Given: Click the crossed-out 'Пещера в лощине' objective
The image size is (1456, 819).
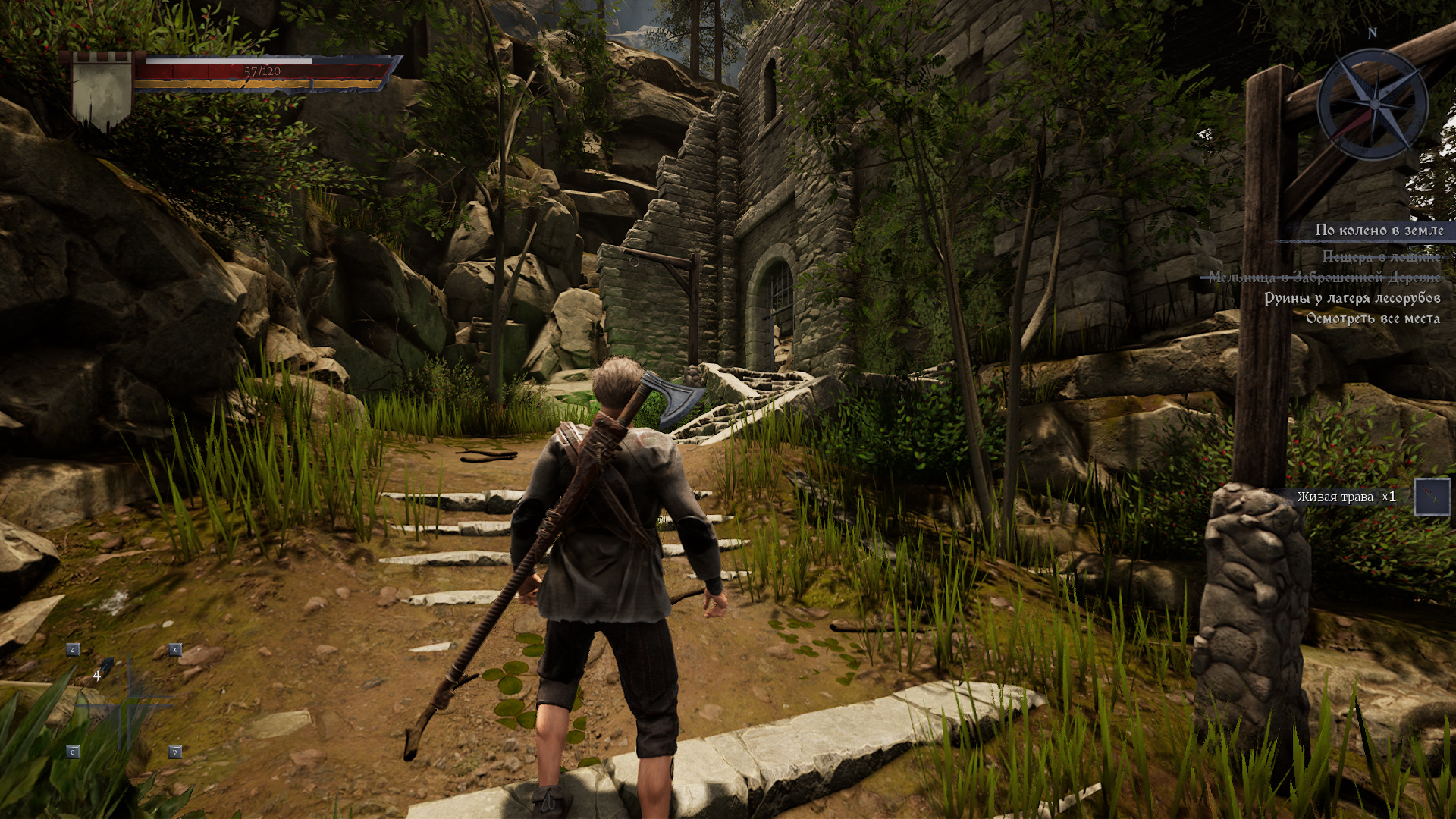Looking at the screenshot, I should point(1380,257).
